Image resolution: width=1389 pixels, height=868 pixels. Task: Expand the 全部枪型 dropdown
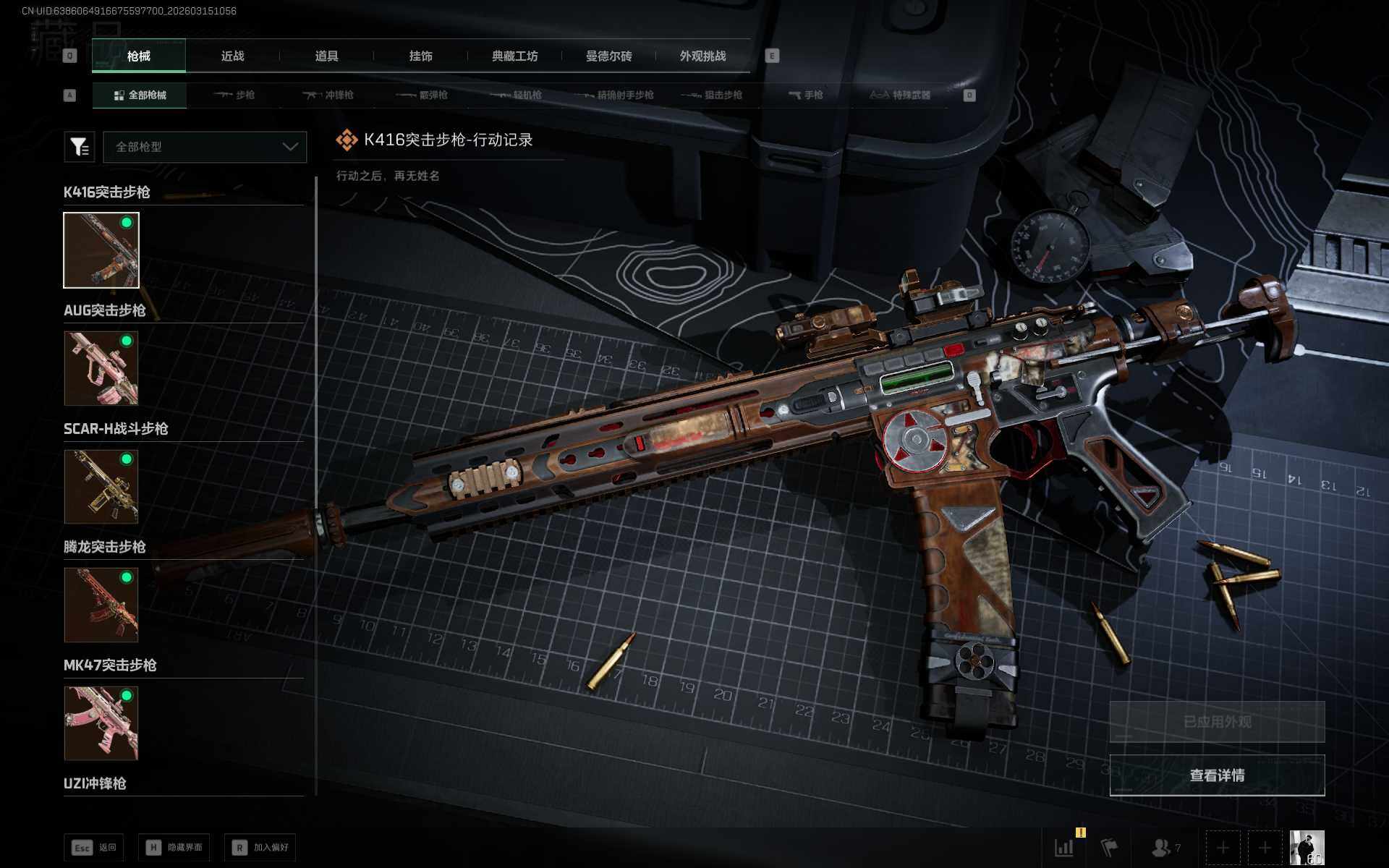(205, 147)
